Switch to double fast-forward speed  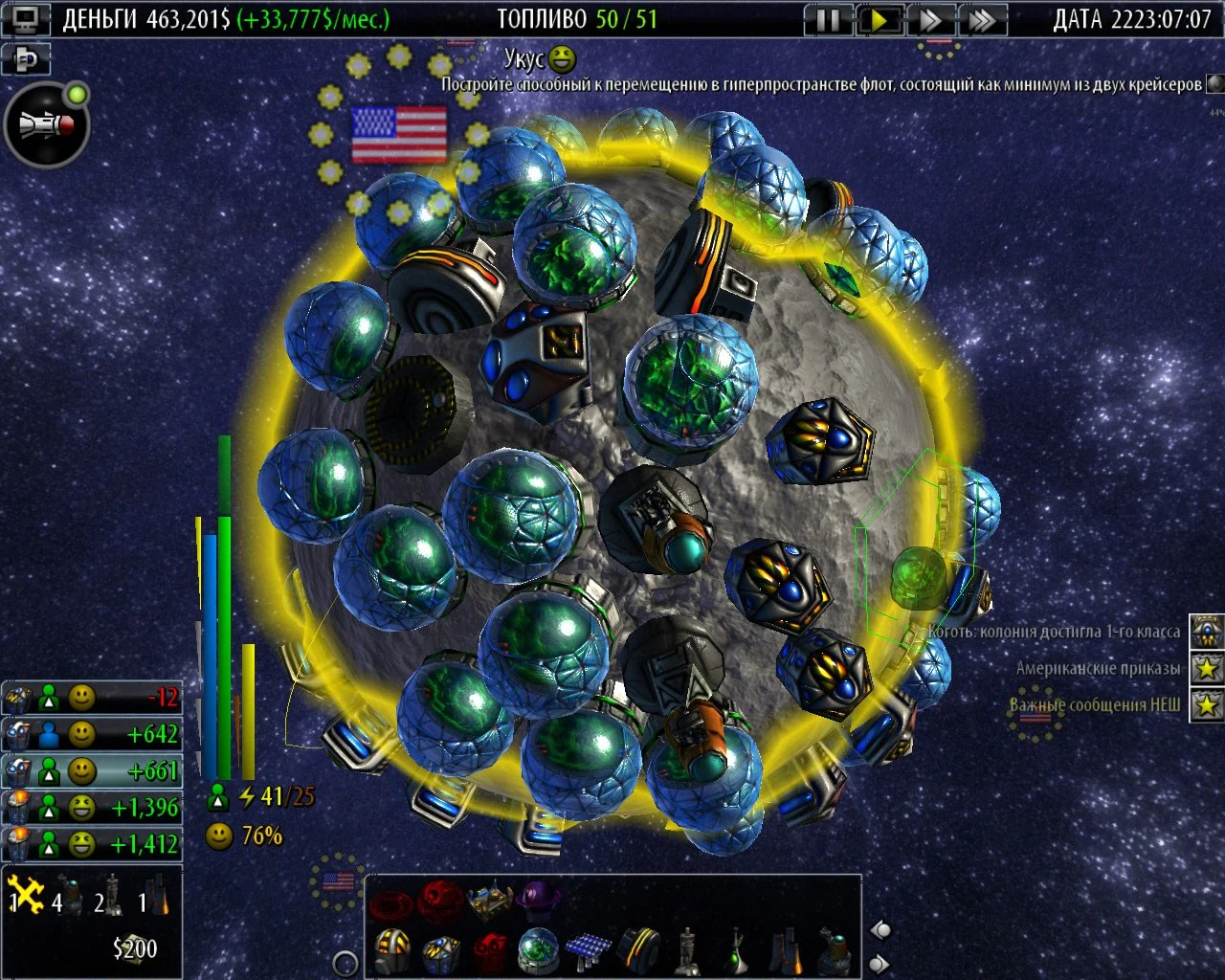[x=929, y=19]
